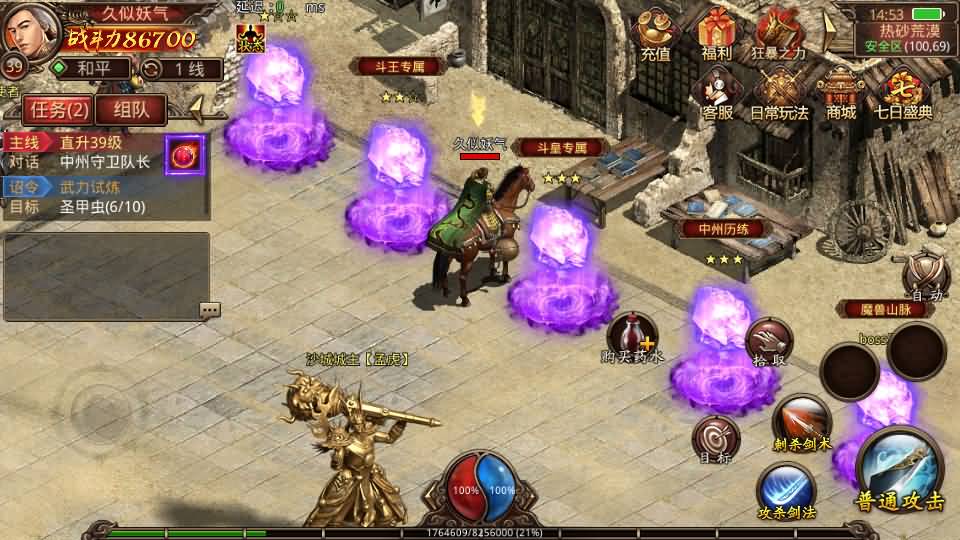Open the 福利 gift box rewards
The image size is (960, 540).
pos(717,36)
